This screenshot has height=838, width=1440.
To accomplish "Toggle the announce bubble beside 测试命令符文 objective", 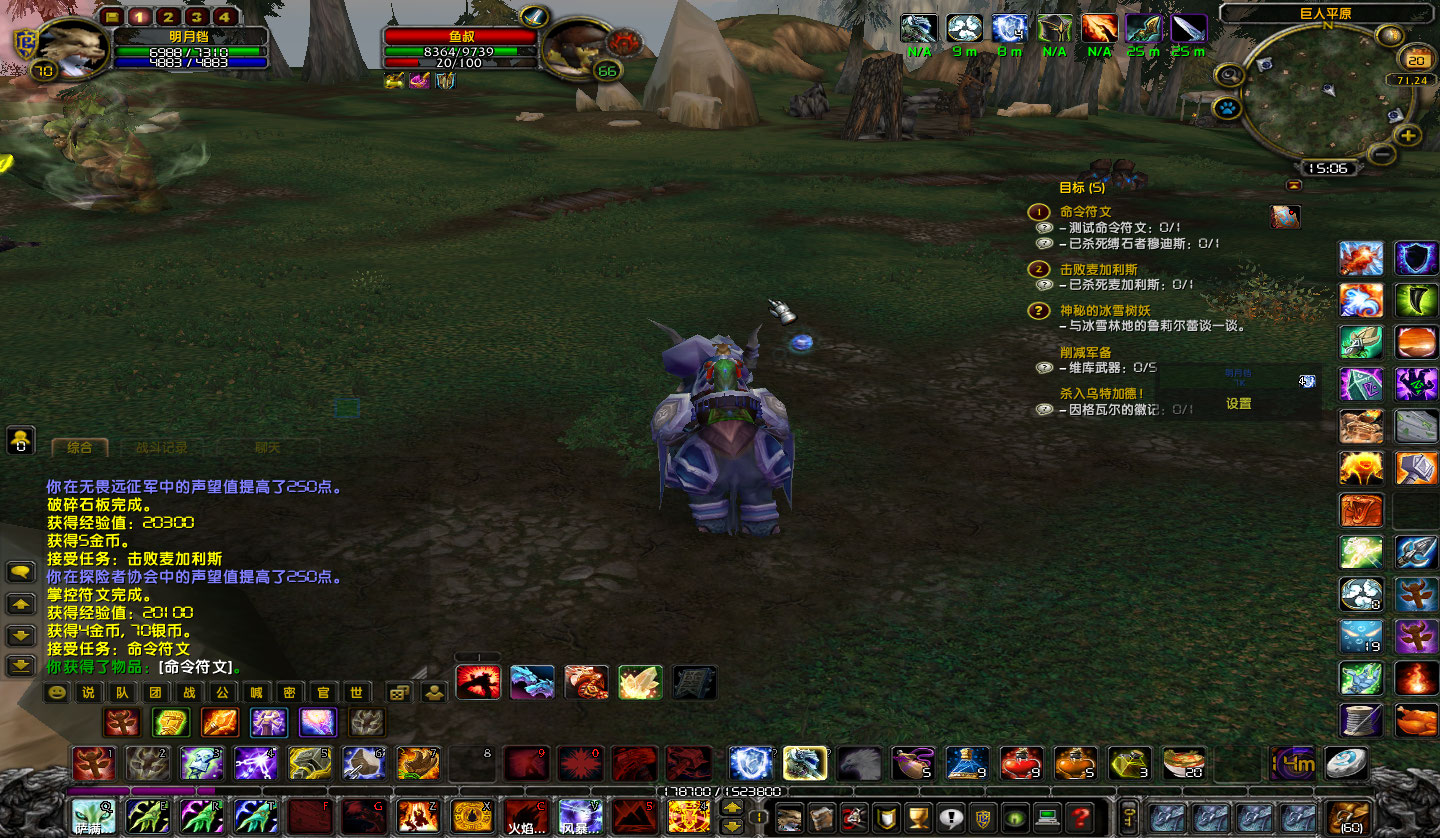I will pos(1043,227).
